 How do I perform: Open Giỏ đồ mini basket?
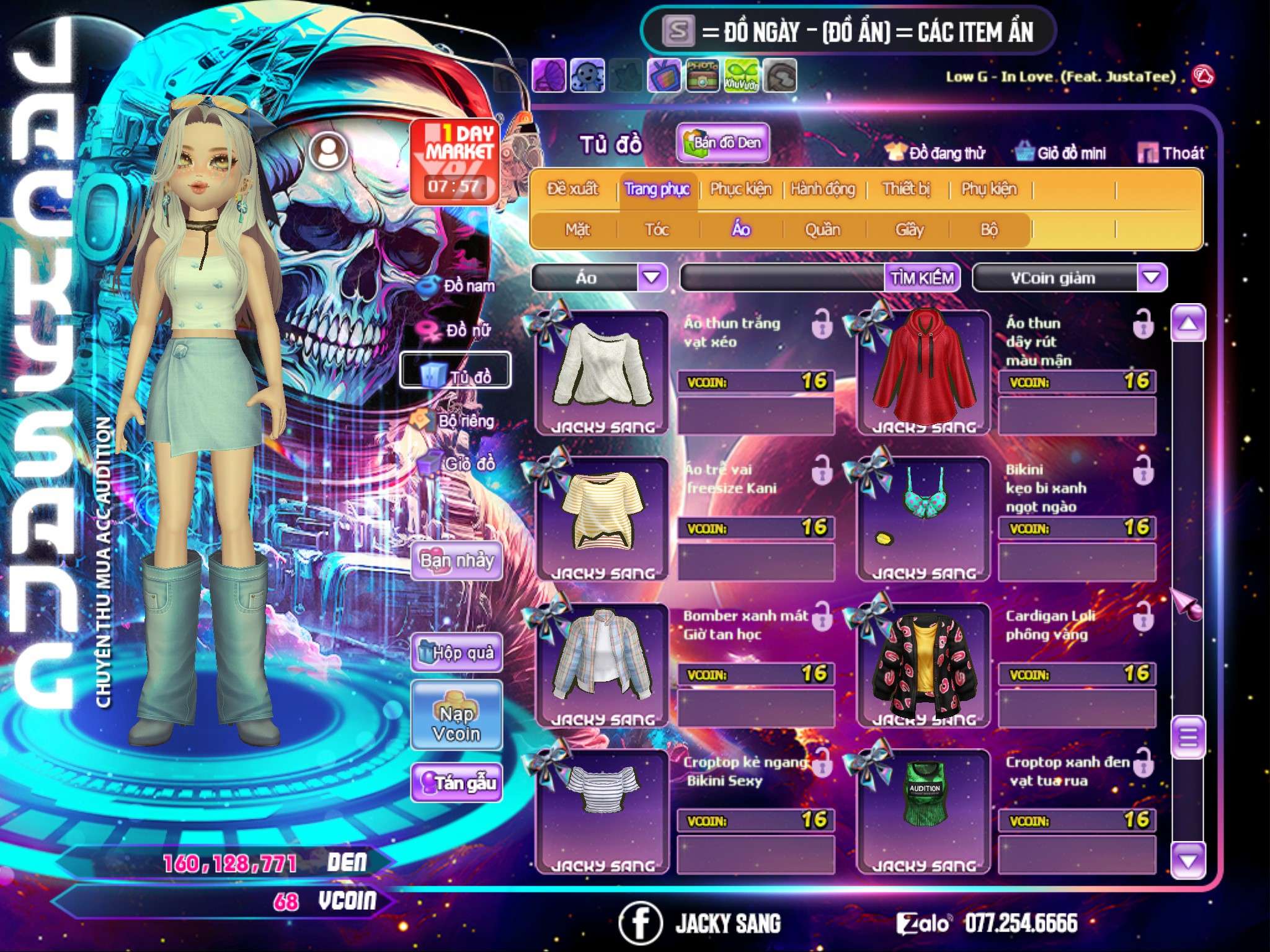[x=1061, y=153]
